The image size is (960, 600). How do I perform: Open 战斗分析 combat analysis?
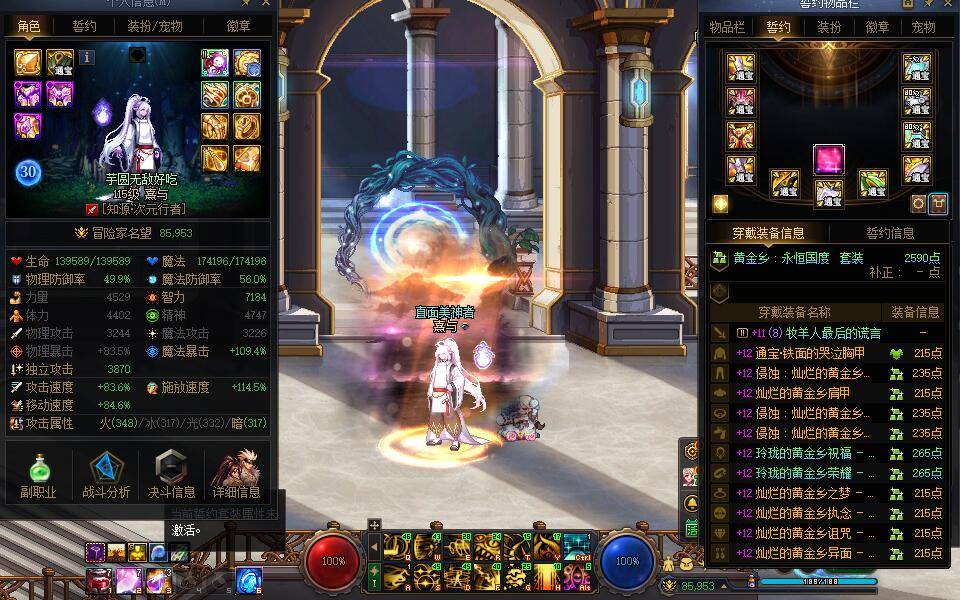coord(105,475)
